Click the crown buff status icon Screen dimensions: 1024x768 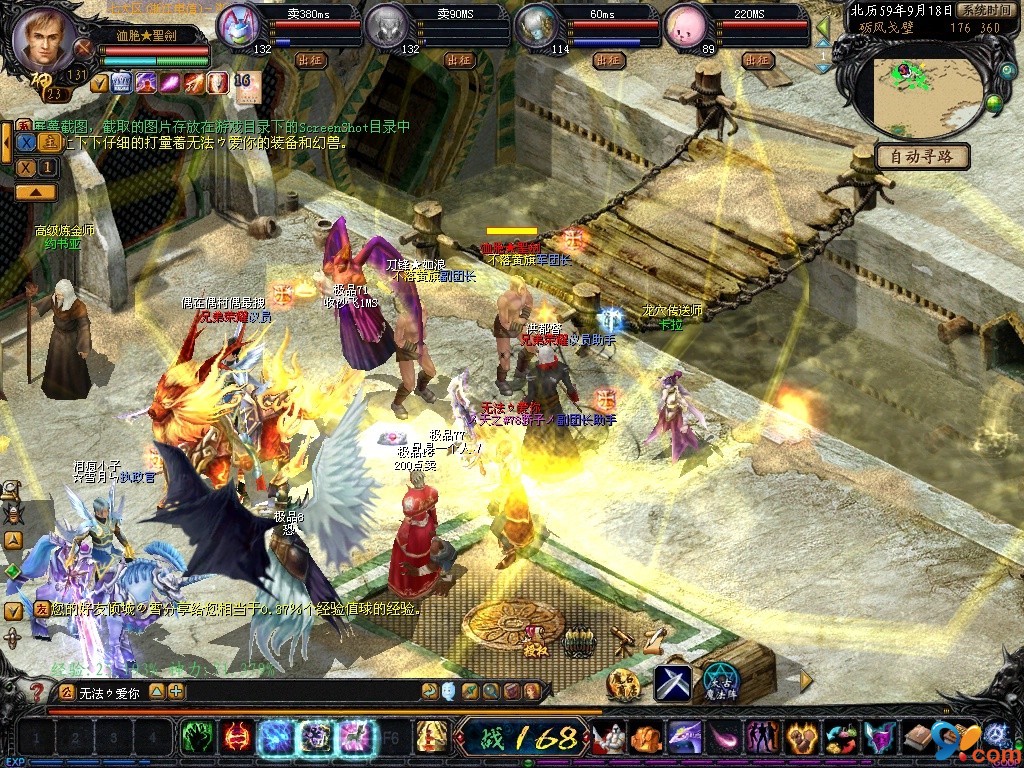click(123, 82)
